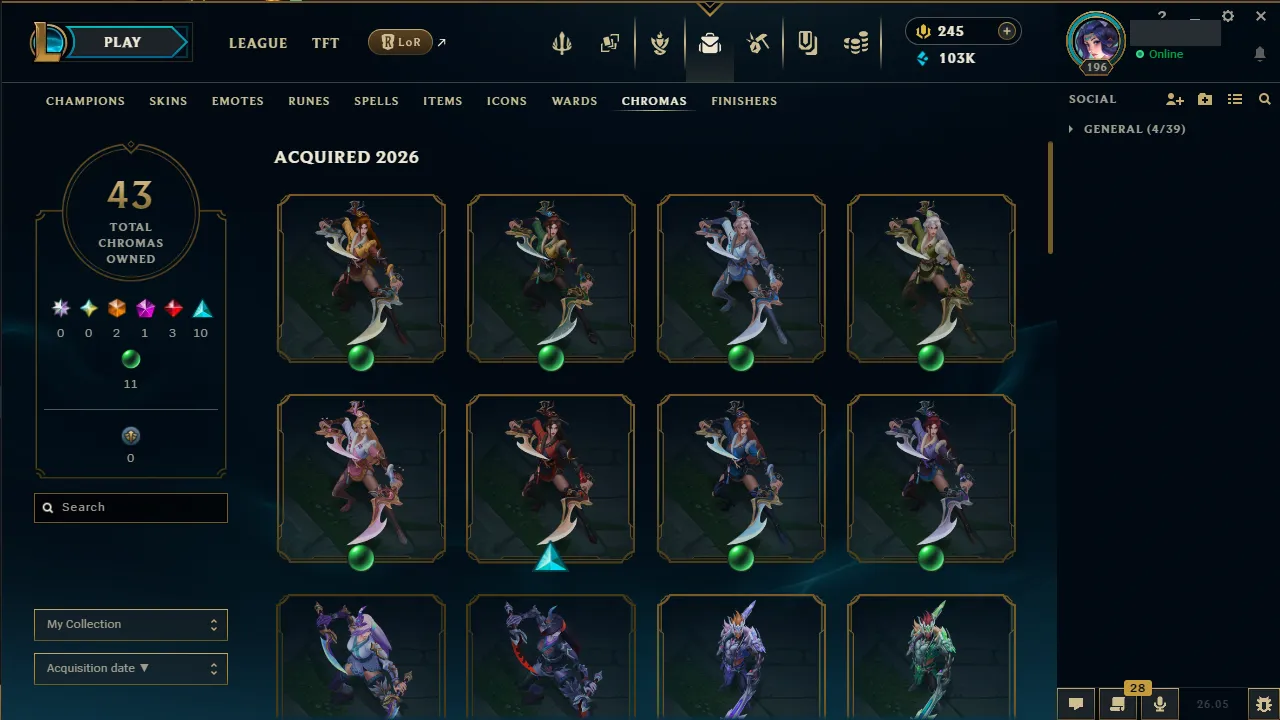Click the chromas search field
The image size is (1280, 720).
[130, 507]
